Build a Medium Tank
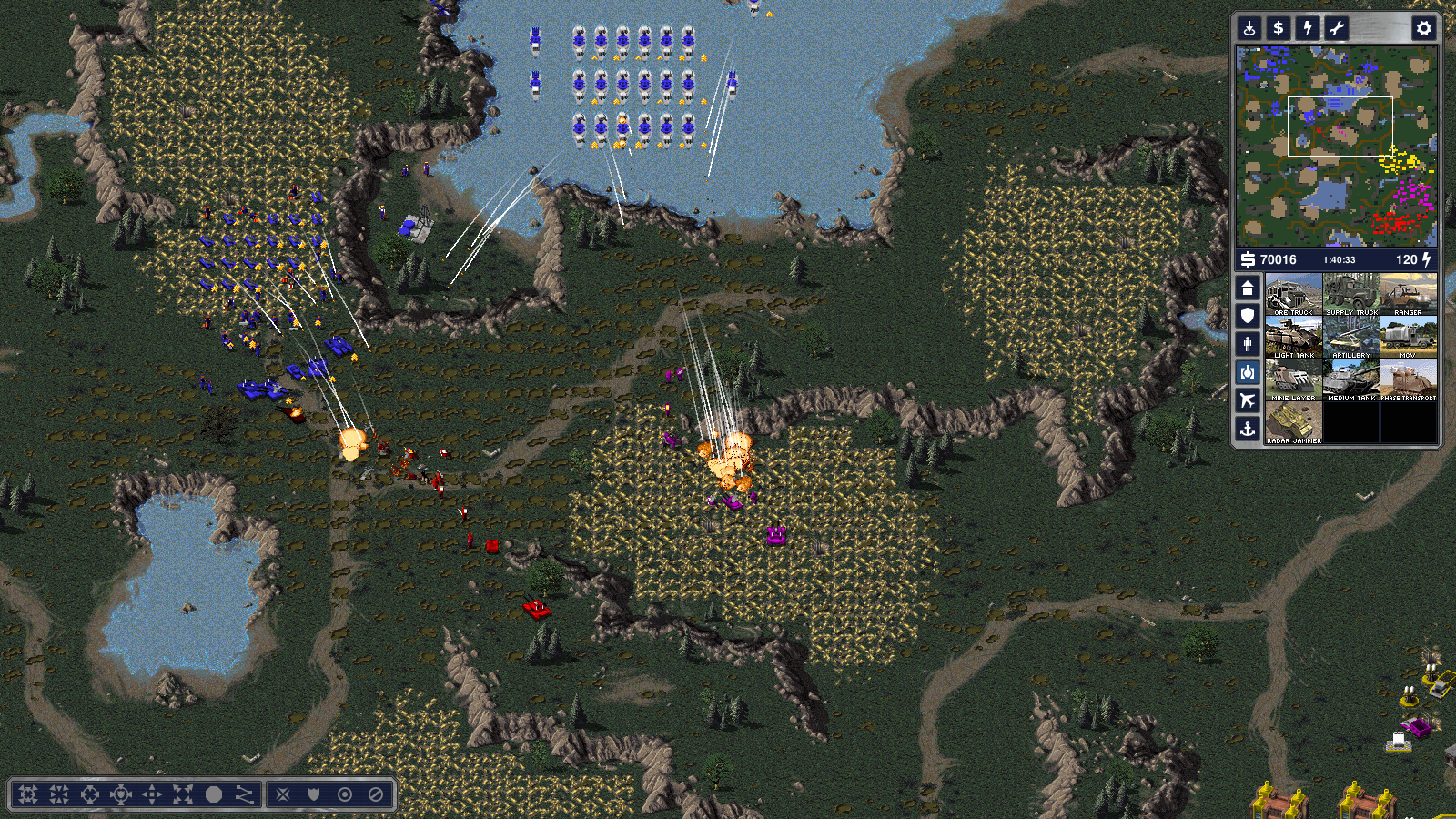Image resolution: width=1456 pixels, height=819 pixels. coord(1351,379)
